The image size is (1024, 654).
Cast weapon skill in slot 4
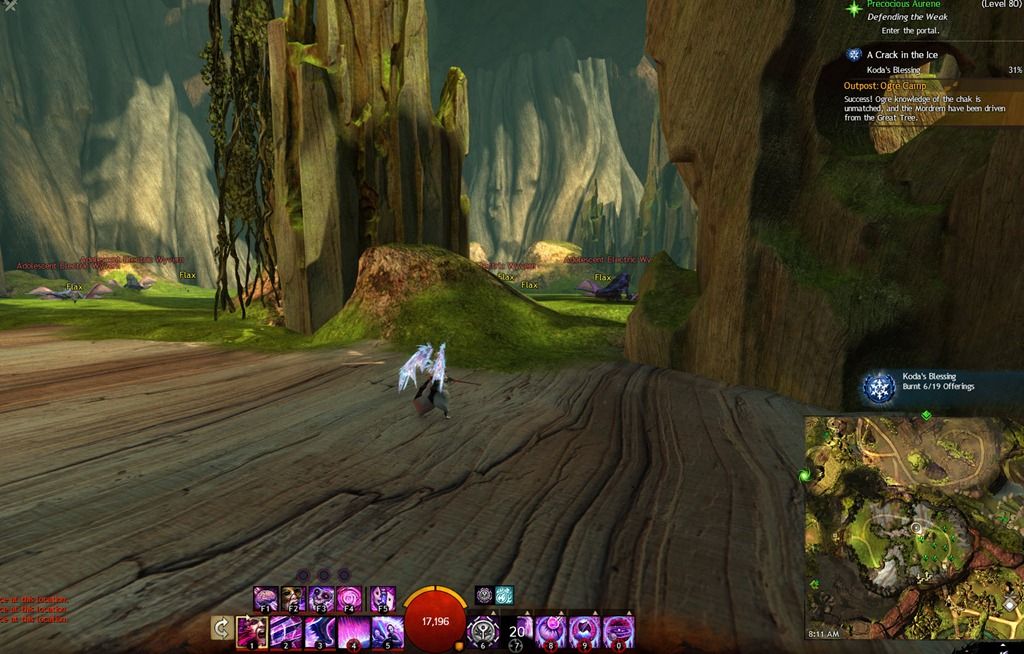tap(354, 632)
